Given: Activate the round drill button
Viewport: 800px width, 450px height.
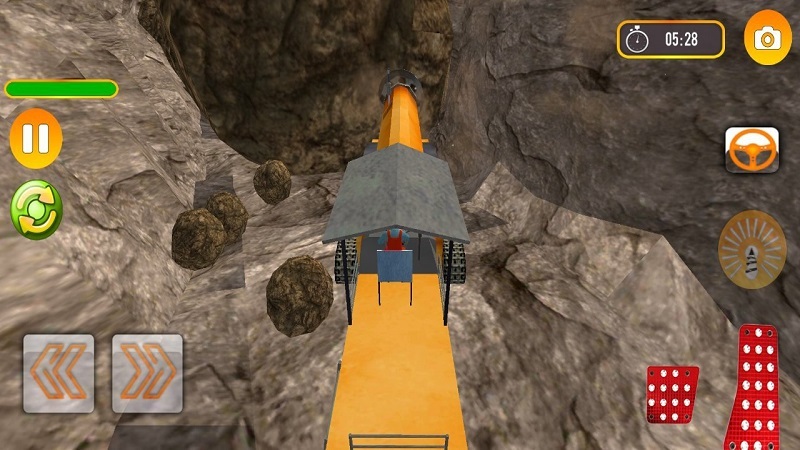Looking at the screenshot, I should pos(752,249).
